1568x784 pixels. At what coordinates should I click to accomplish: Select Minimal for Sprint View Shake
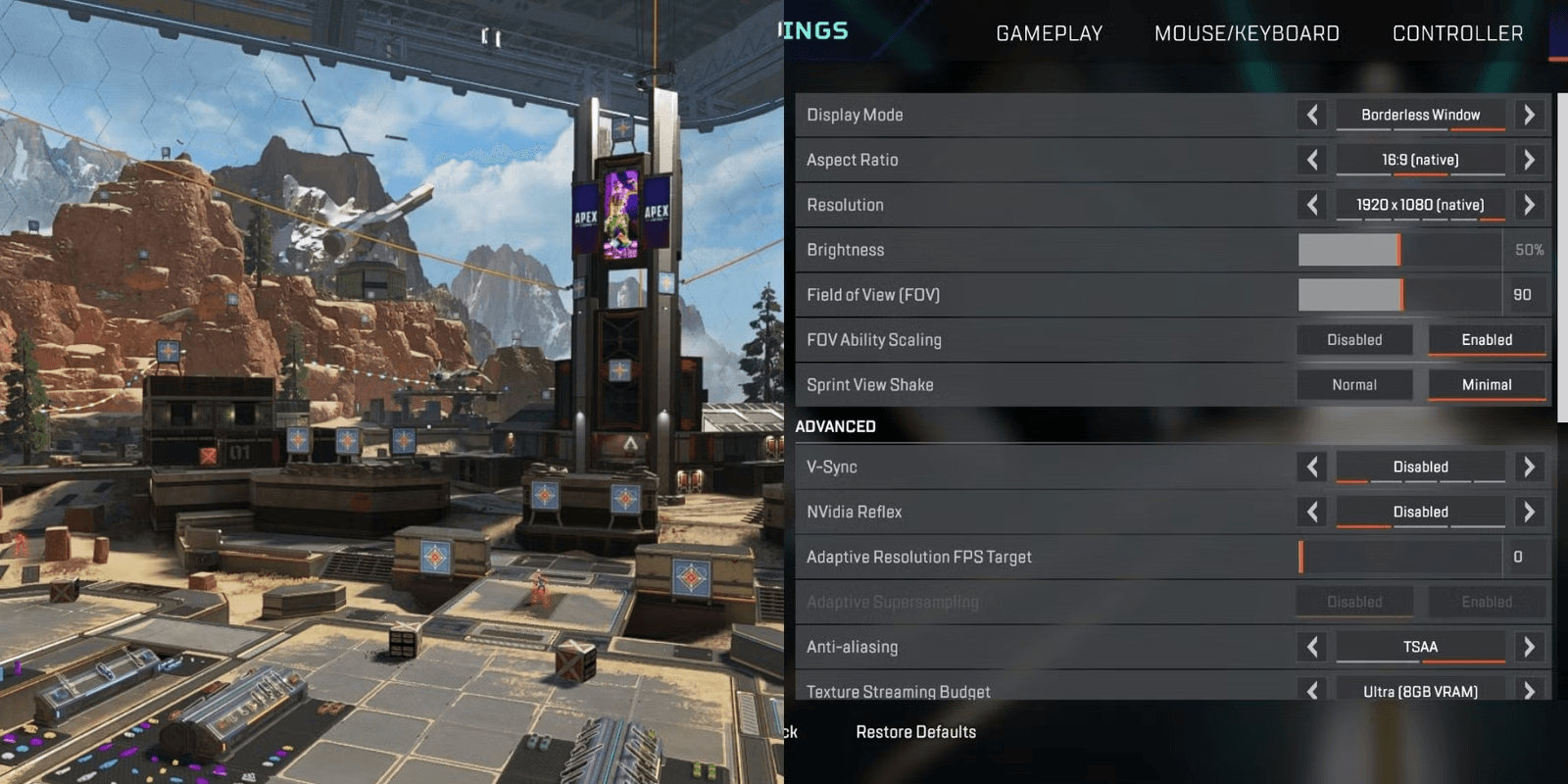tap(1488, 384)
